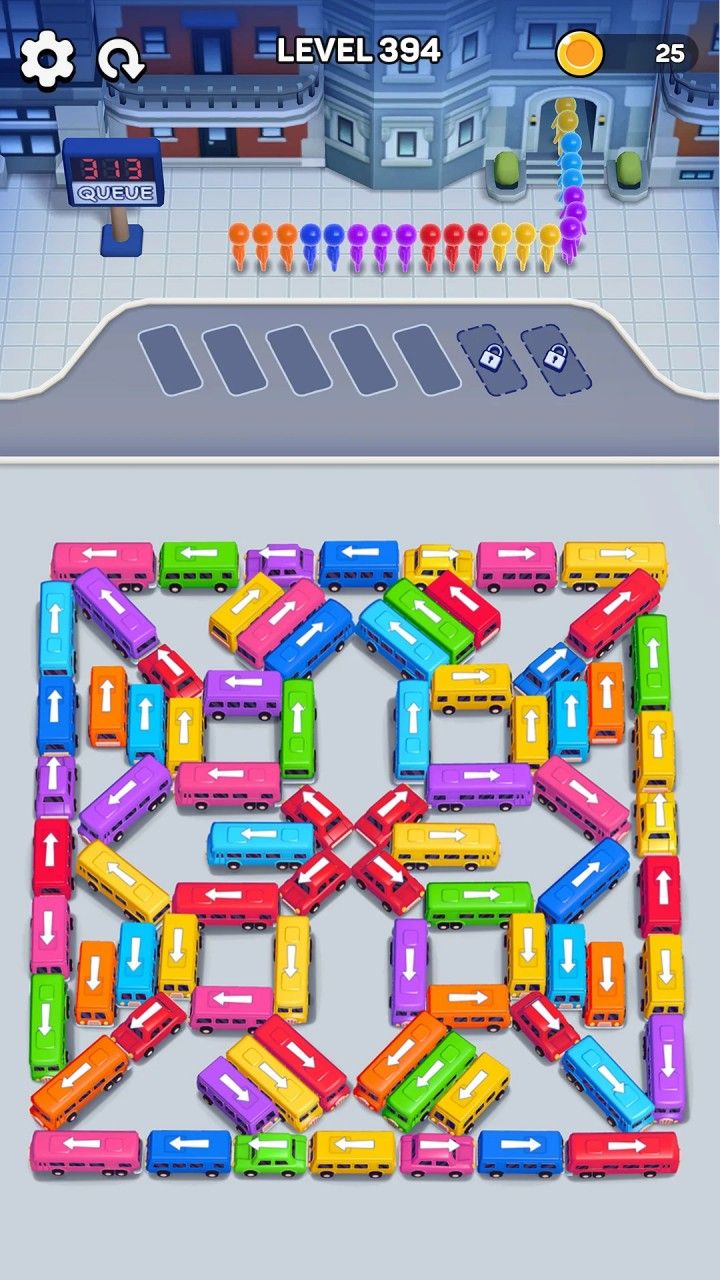Image resolution: width=720 pixels, height=1280 pixels.
Task: Select the horizontal red bus pointing left
Action: click(x=226, y=901)
